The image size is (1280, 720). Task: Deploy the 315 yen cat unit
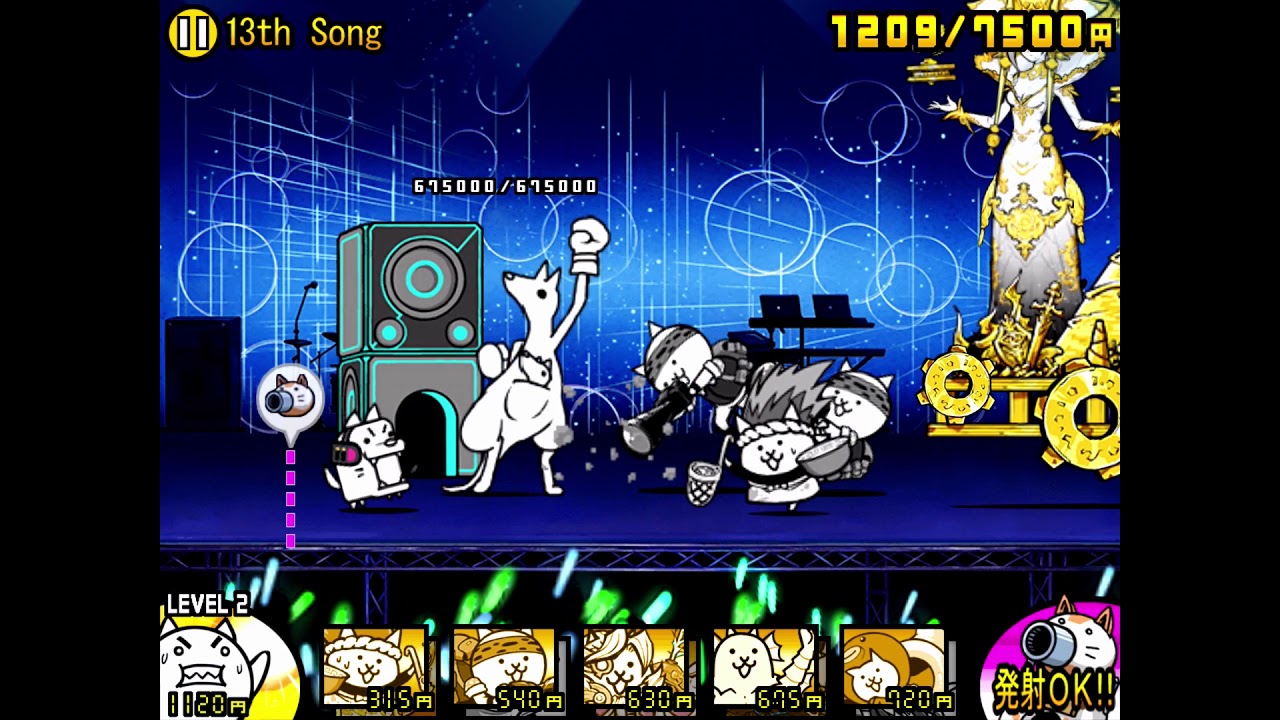coord(375,668)
